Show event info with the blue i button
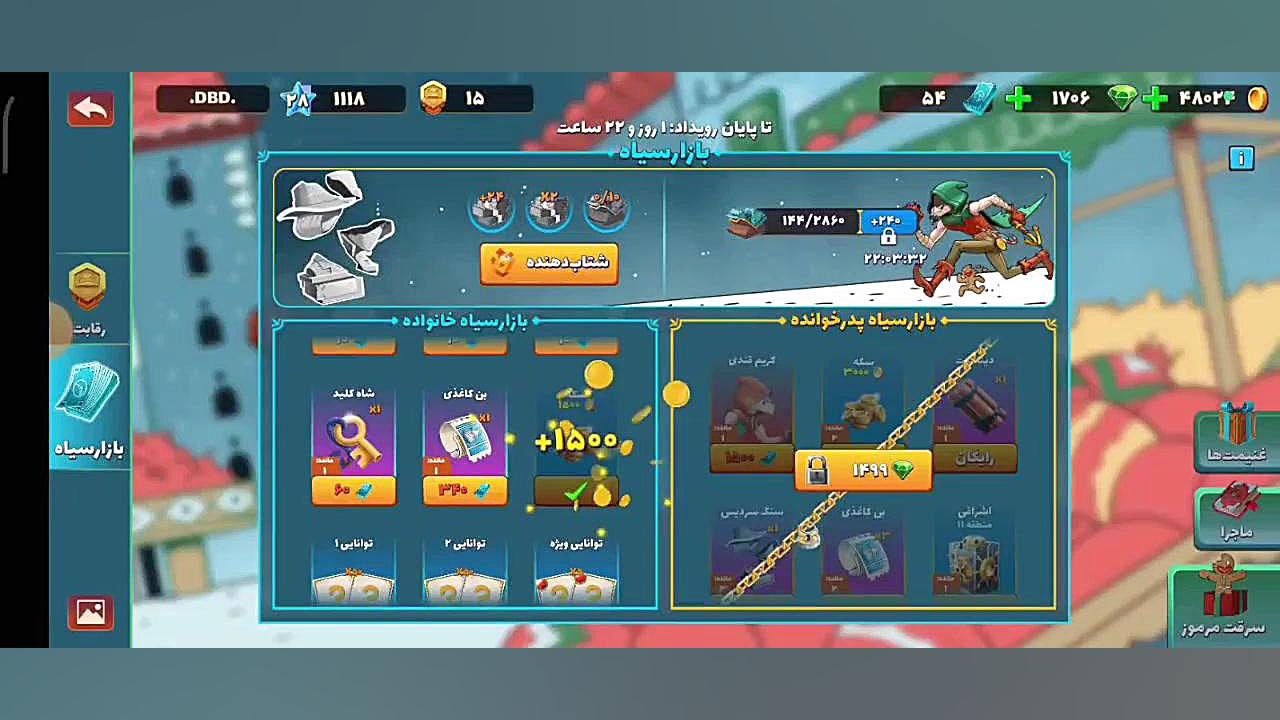This screenshot has height=720, width=1280. 1241,158
